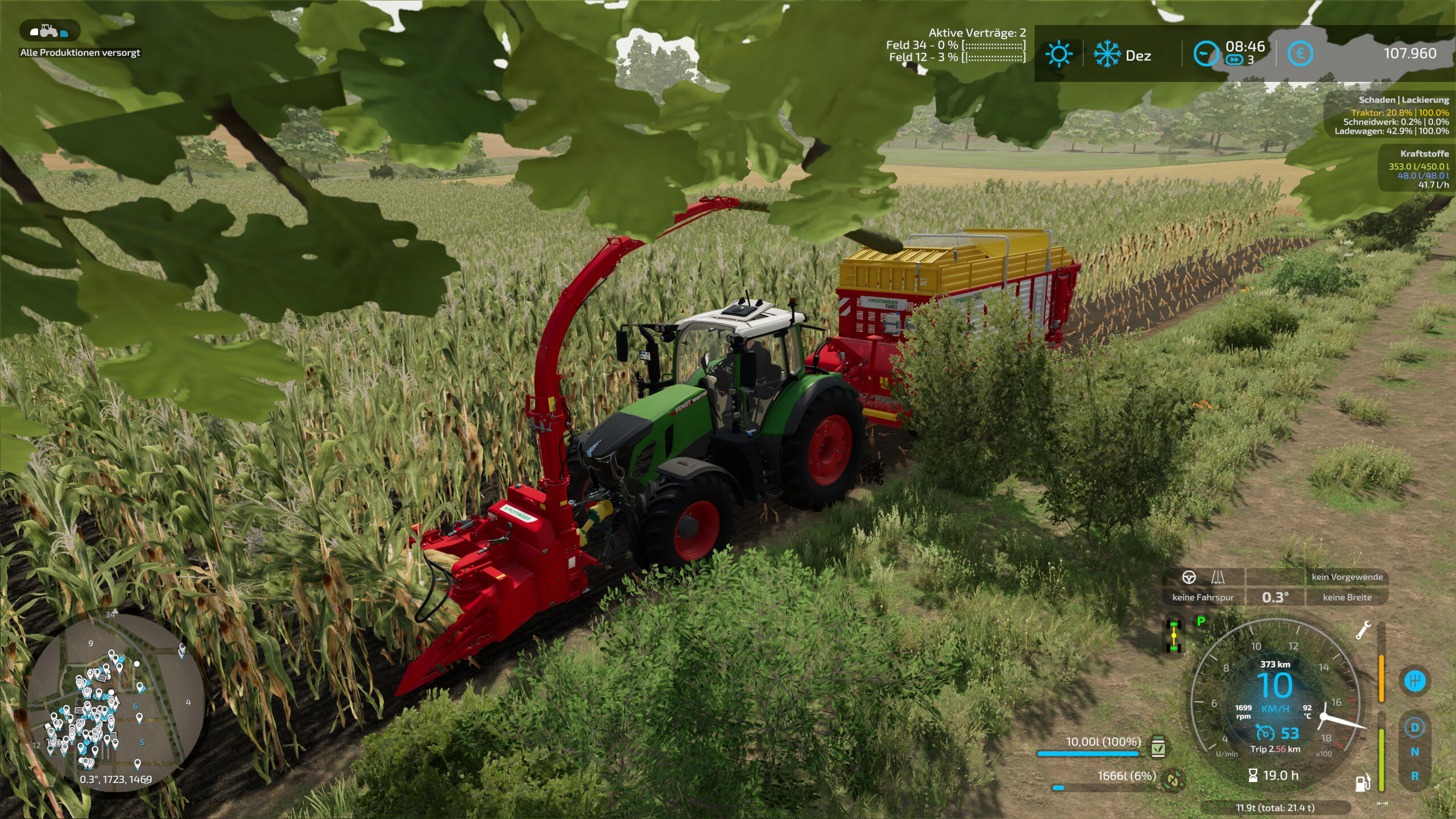The image size is (1456, 819).
Task: Select the 'keine Breite' width field
Action: coord(1347,597)
